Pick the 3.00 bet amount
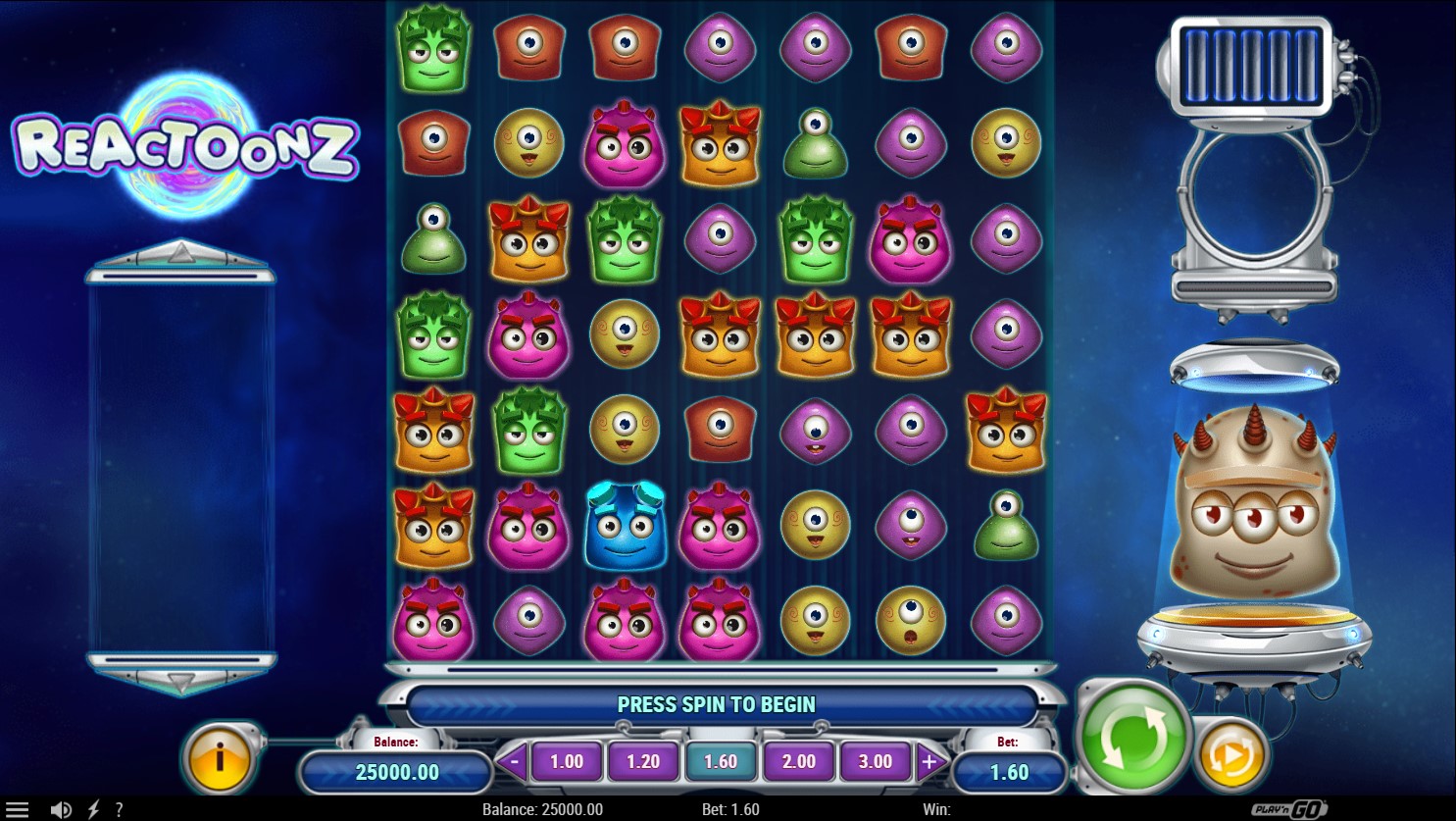This screenshot has height=821, width=1456. 875,761
